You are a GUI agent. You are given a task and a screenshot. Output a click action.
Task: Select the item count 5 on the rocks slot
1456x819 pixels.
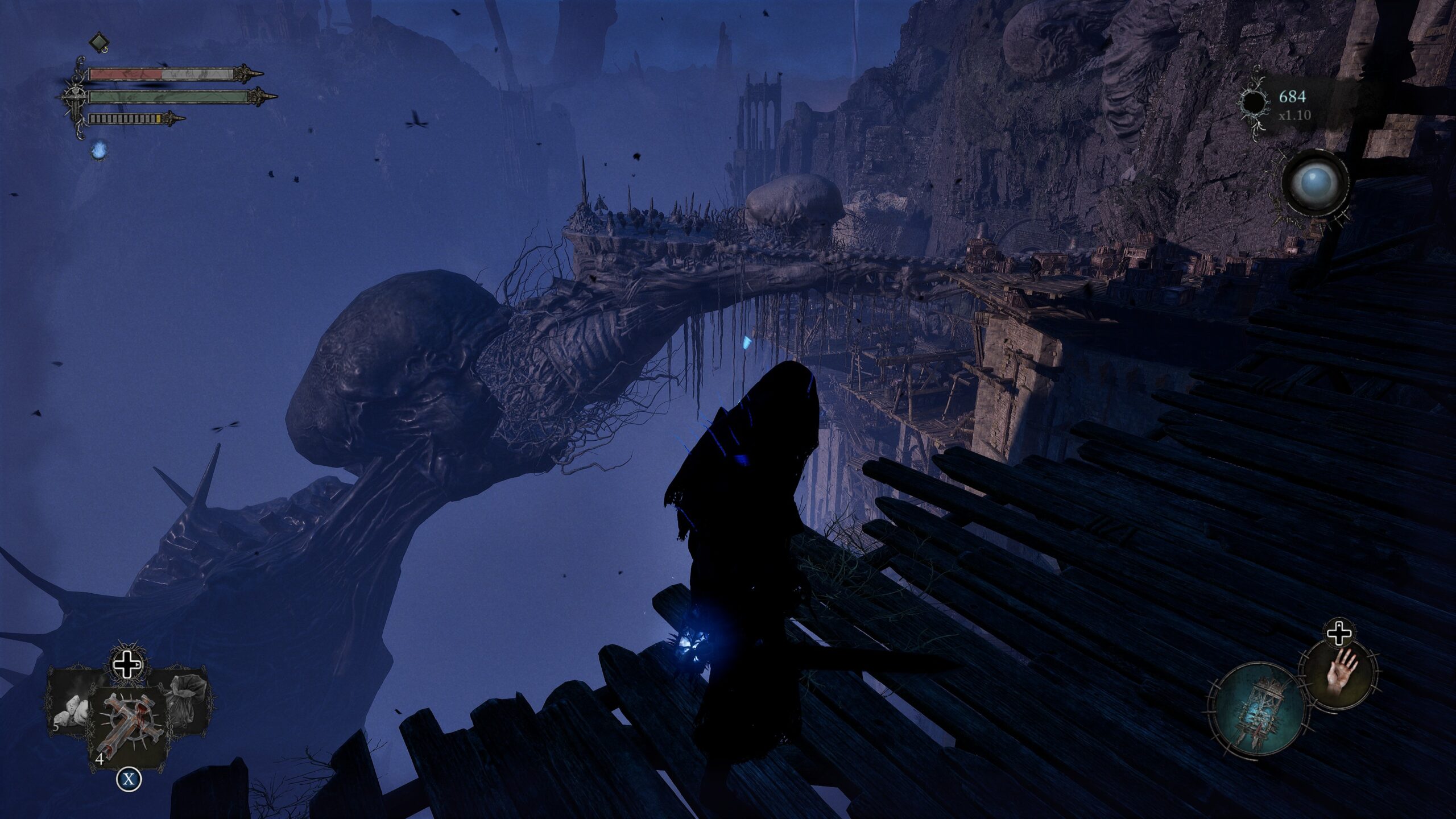56,727
